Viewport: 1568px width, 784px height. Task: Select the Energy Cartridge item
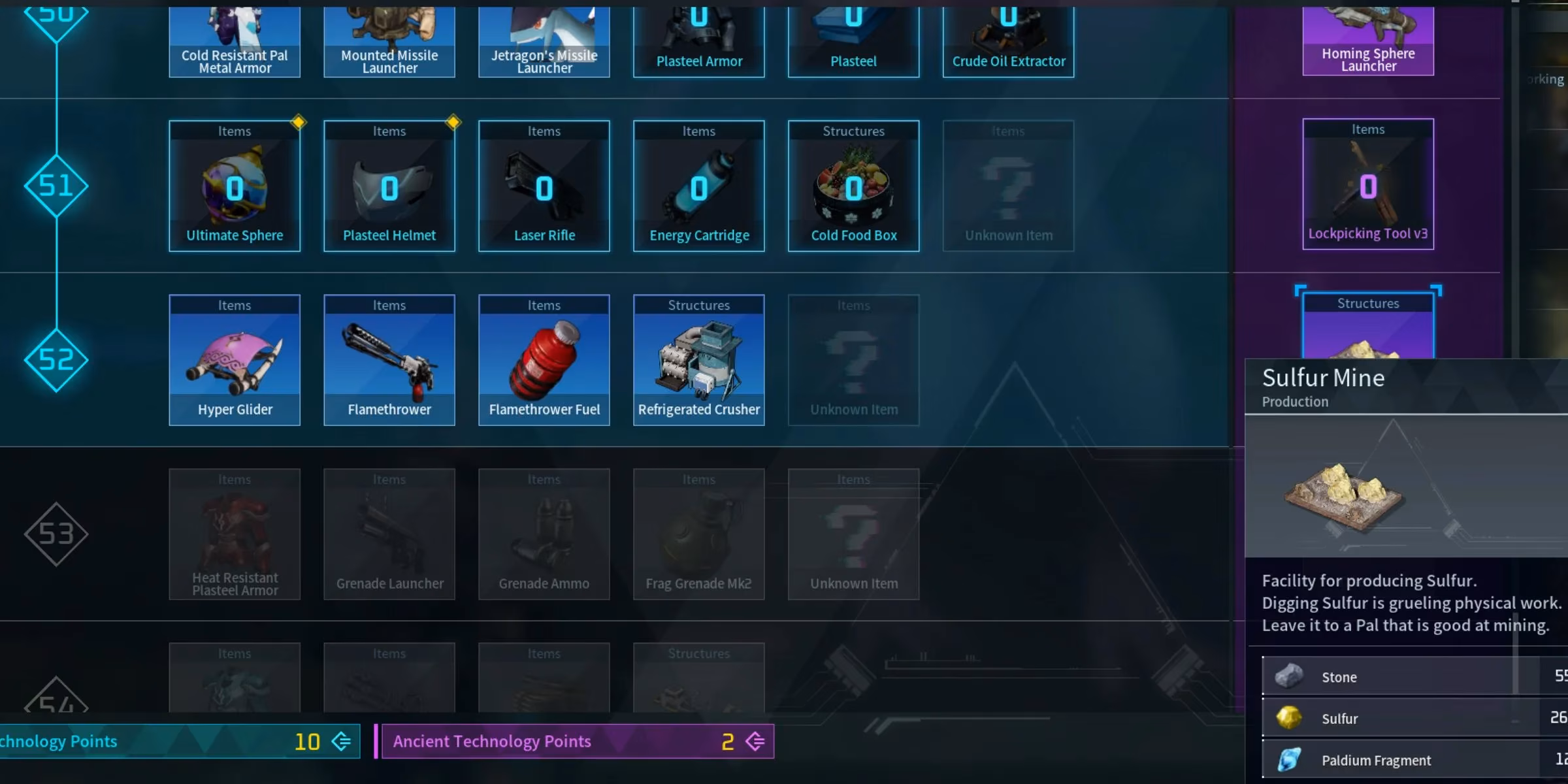699,186
